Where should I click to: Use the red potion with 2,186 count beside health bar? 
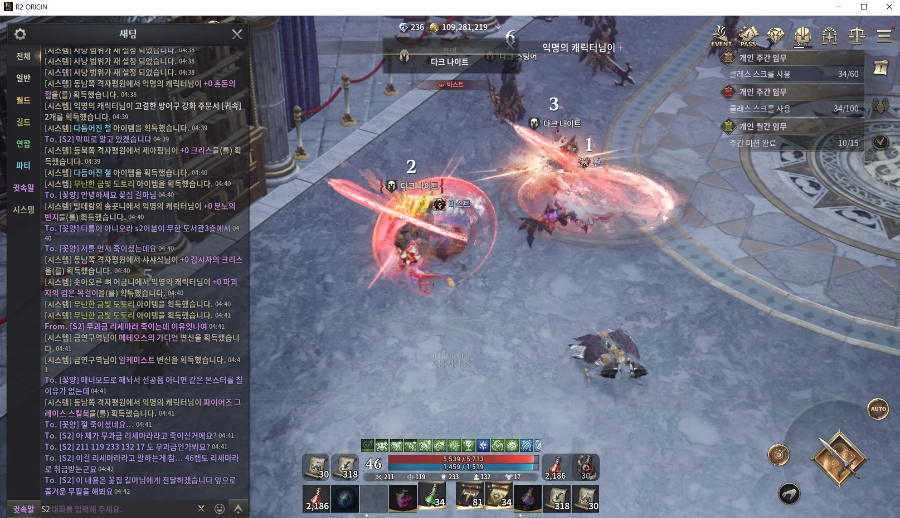pos(558,467)
